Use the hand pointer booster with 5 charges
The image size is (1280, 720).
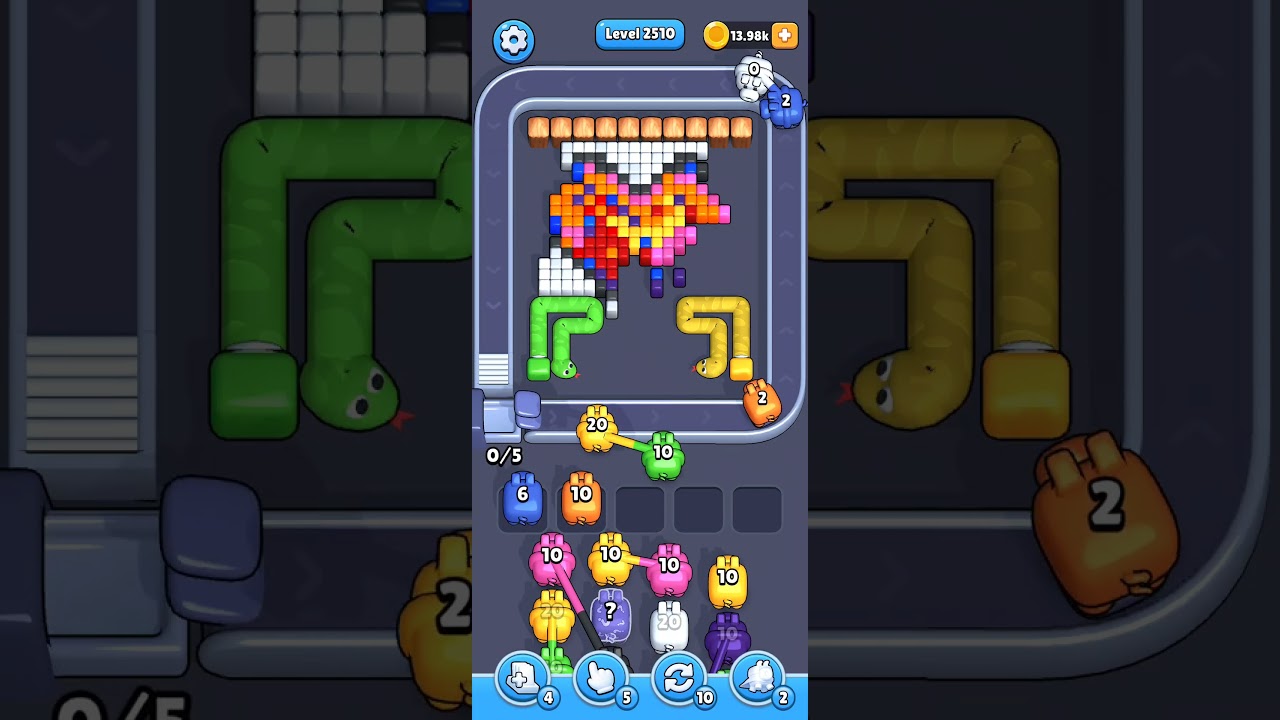coord(602,678)
